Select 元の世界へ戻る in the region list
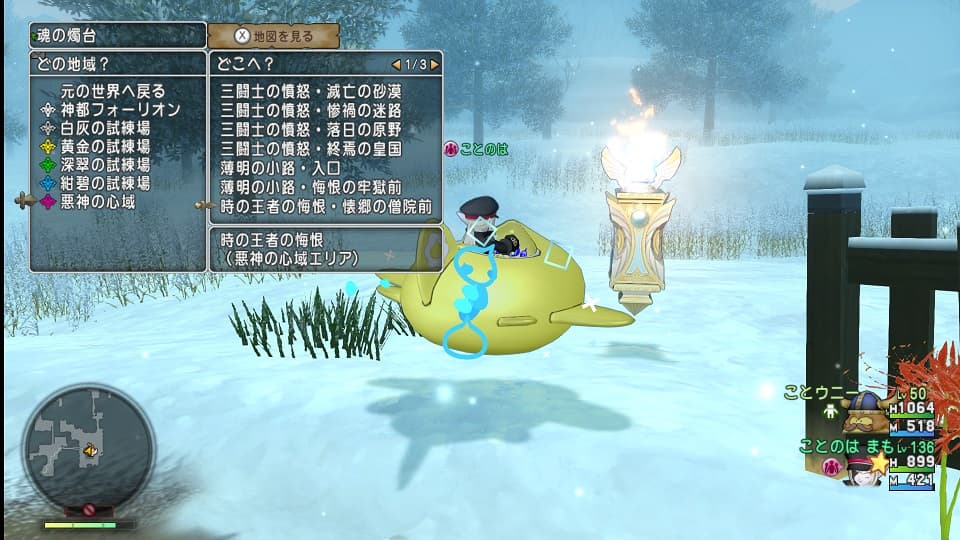 [x=113, y=91]
